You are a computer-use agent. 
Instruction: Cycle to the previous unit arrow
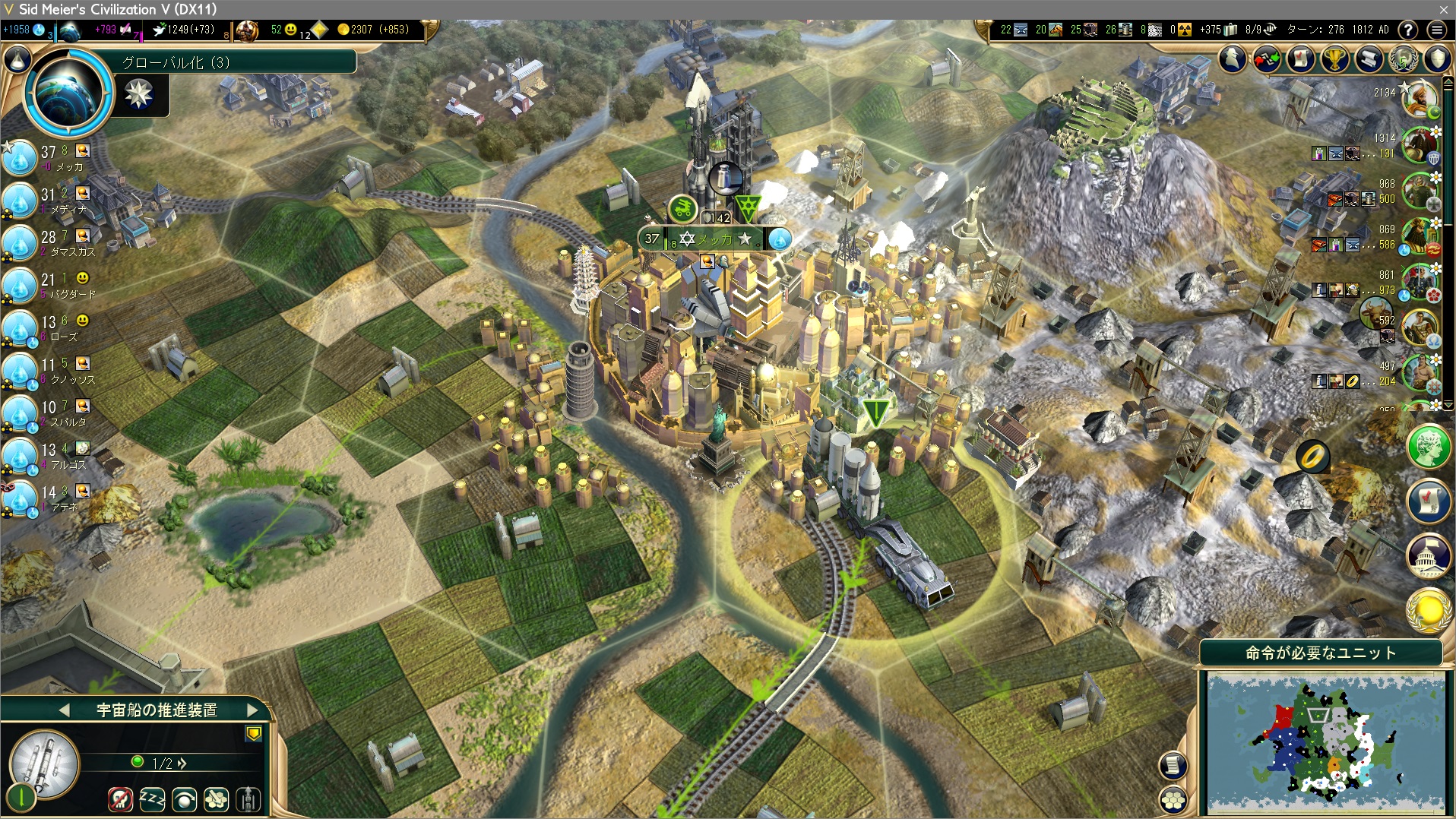tap(65, 710)
